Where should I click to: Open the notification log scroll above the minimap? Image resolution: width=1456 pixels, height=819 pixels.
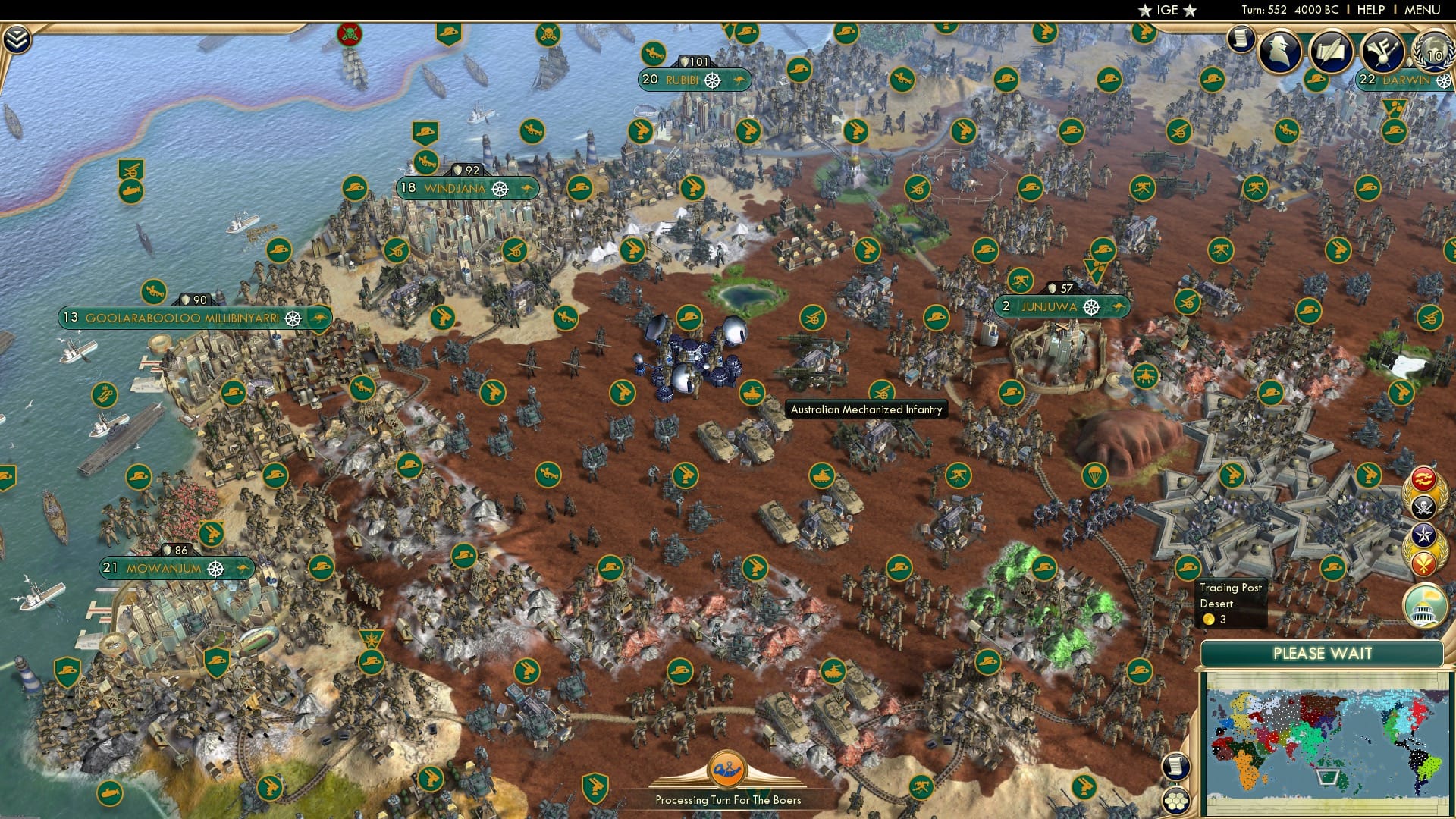coord(1176,767)
